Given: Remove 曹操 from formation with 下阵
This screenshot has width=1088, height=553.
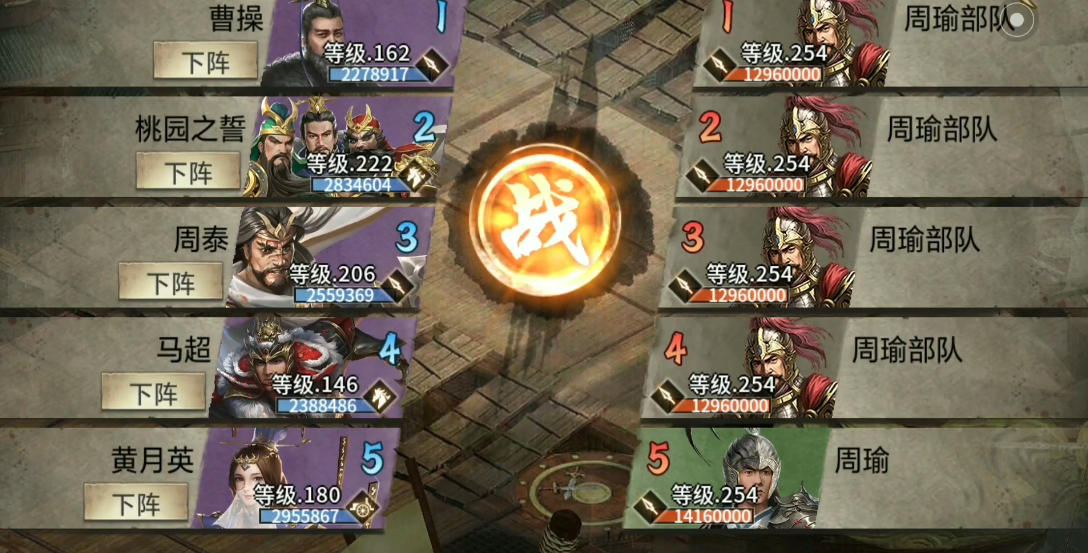Looking at the screenshot, I should (205, 62).
